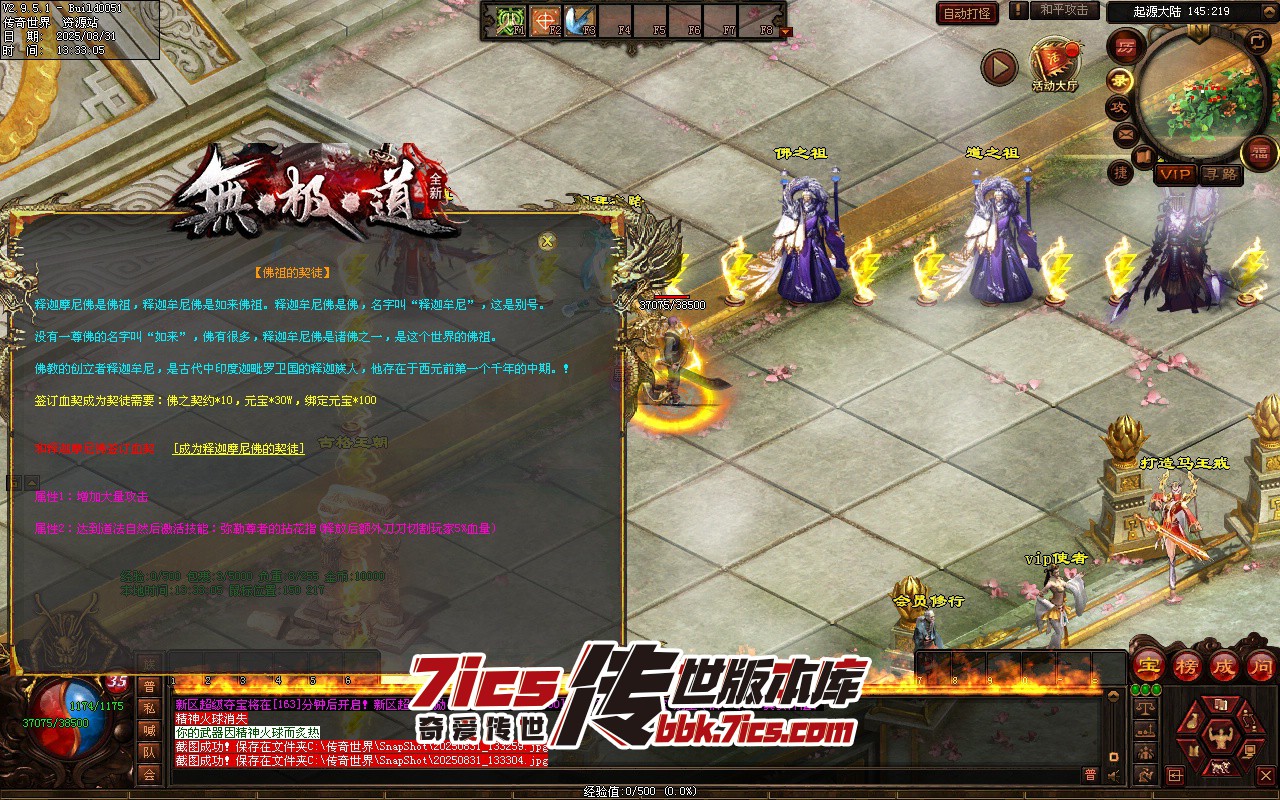Switch chat to the 私 private channel
The width and height of the screenshot is (1280, 800).
pyautogui.click(x=149, y=708)
